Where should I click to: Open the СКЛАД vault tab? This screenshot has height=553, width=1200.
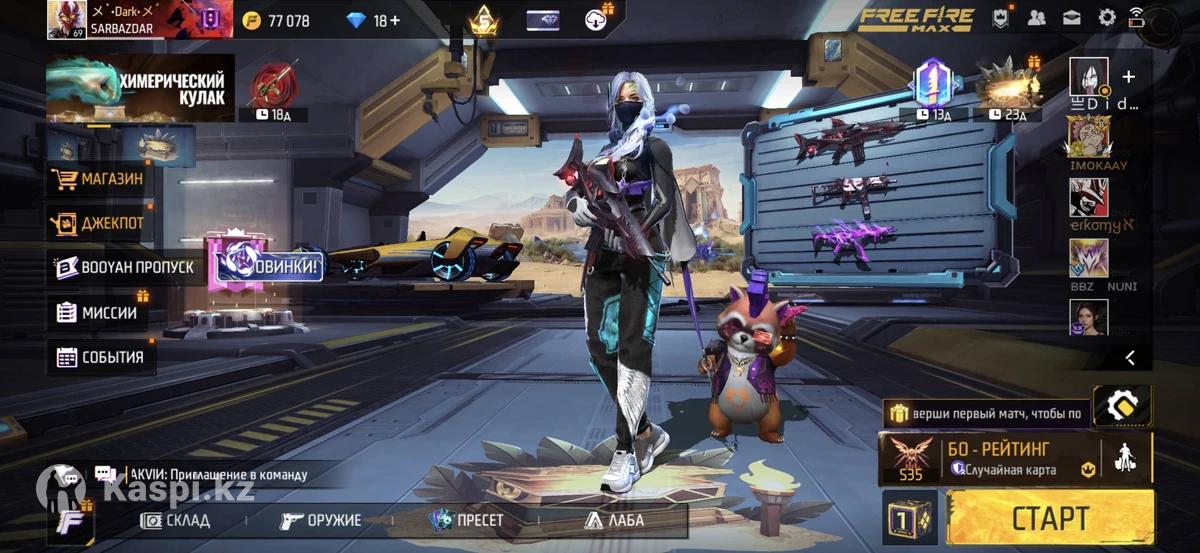click(176, 520)
